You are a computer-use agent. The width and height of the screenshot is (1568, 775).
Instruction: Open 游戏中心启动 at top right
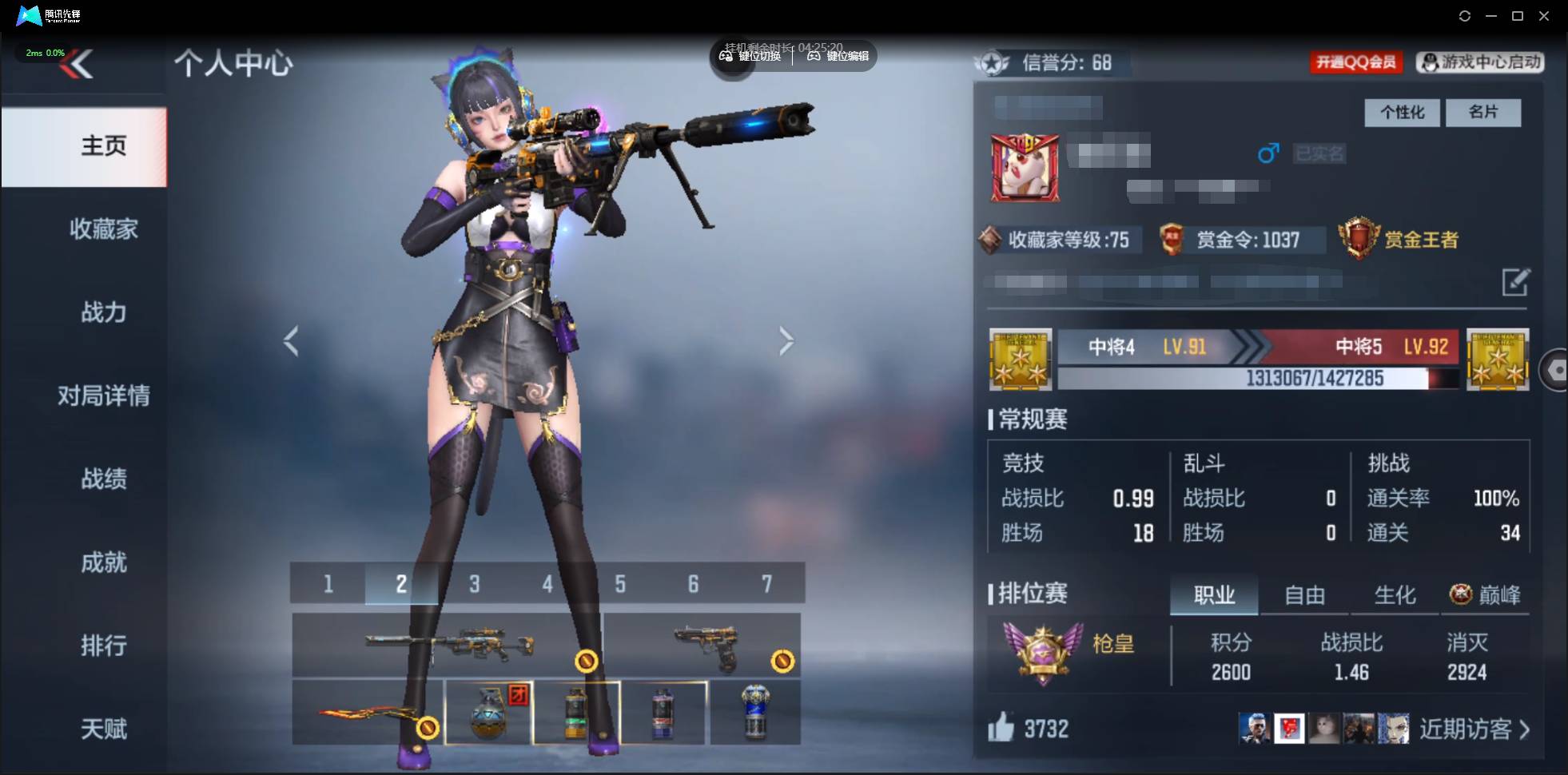click(x=1480, y=62)
